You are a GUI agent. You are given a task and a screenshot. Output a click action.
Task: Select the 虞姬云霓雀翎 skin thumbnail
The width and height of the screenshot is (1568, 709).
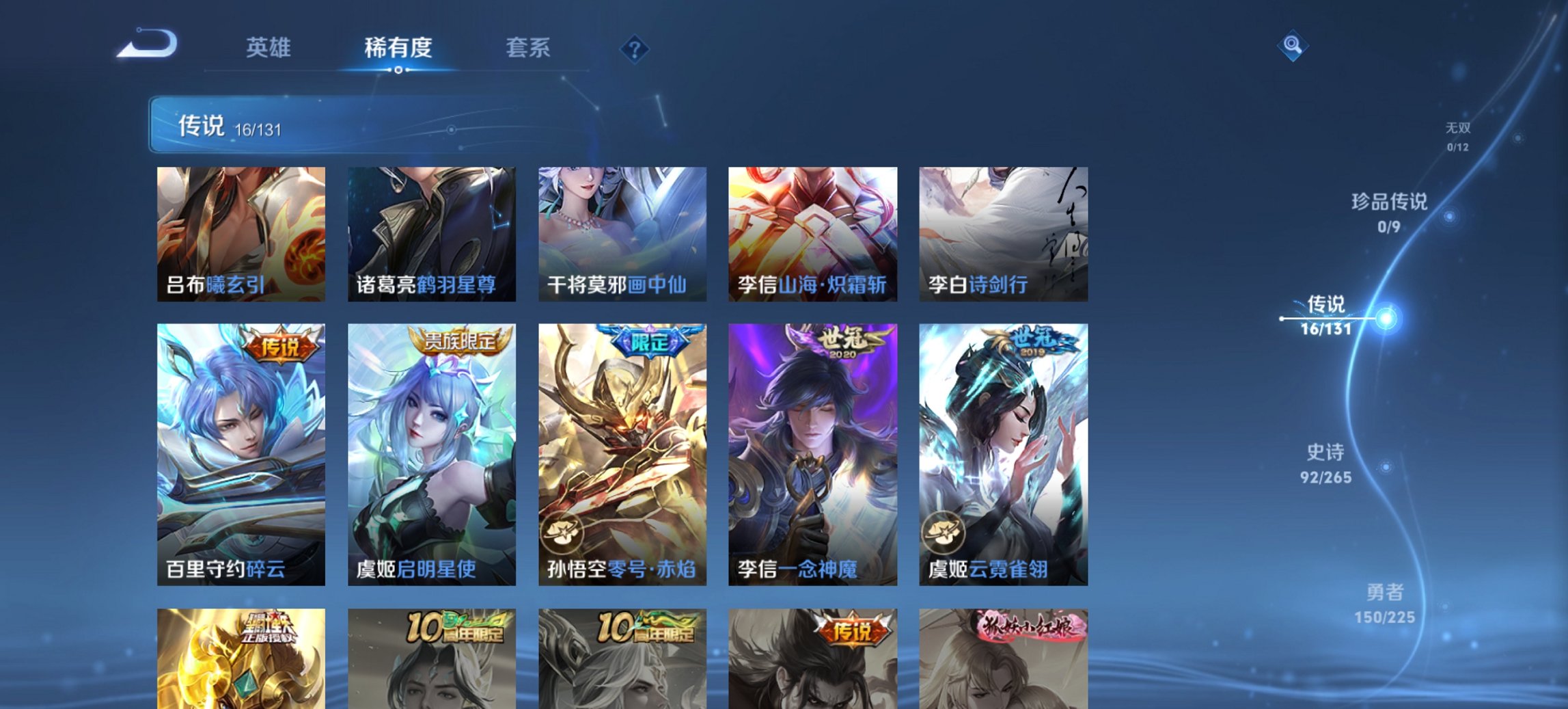tap(1003, 451)
